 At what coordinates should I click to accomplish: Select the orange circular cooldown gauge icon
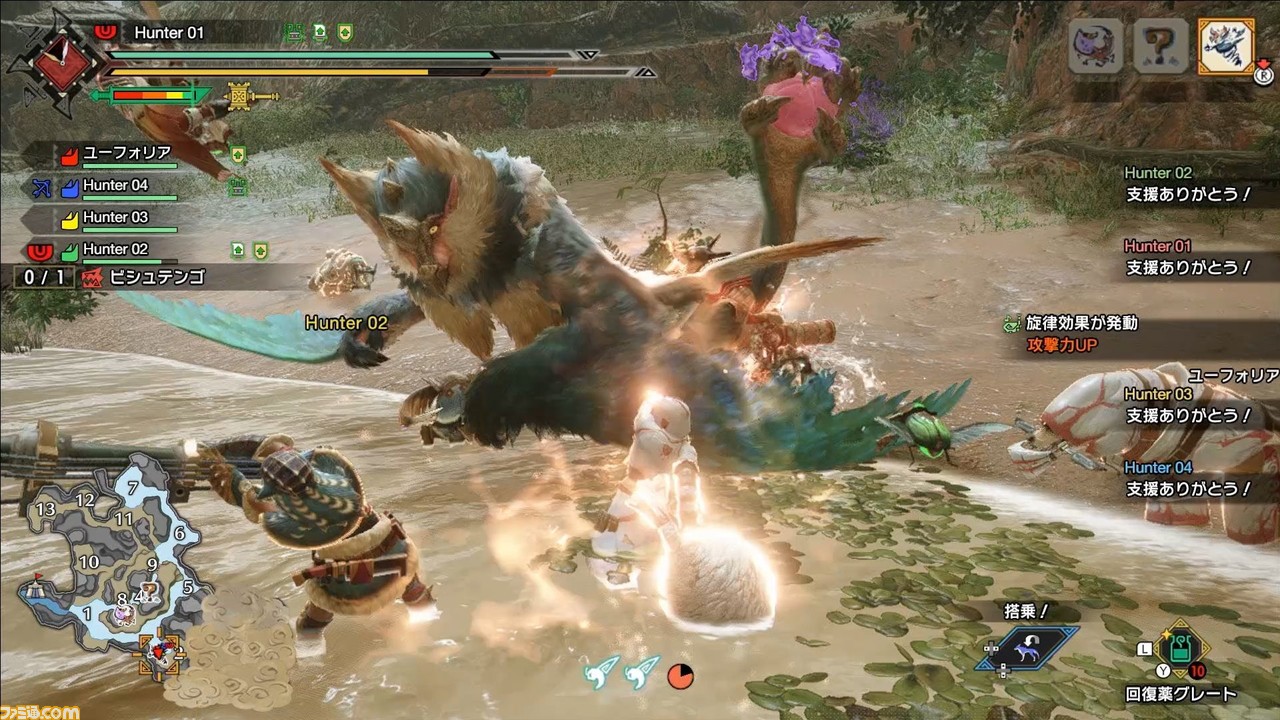pyautogui.click(x=681, y=675)
